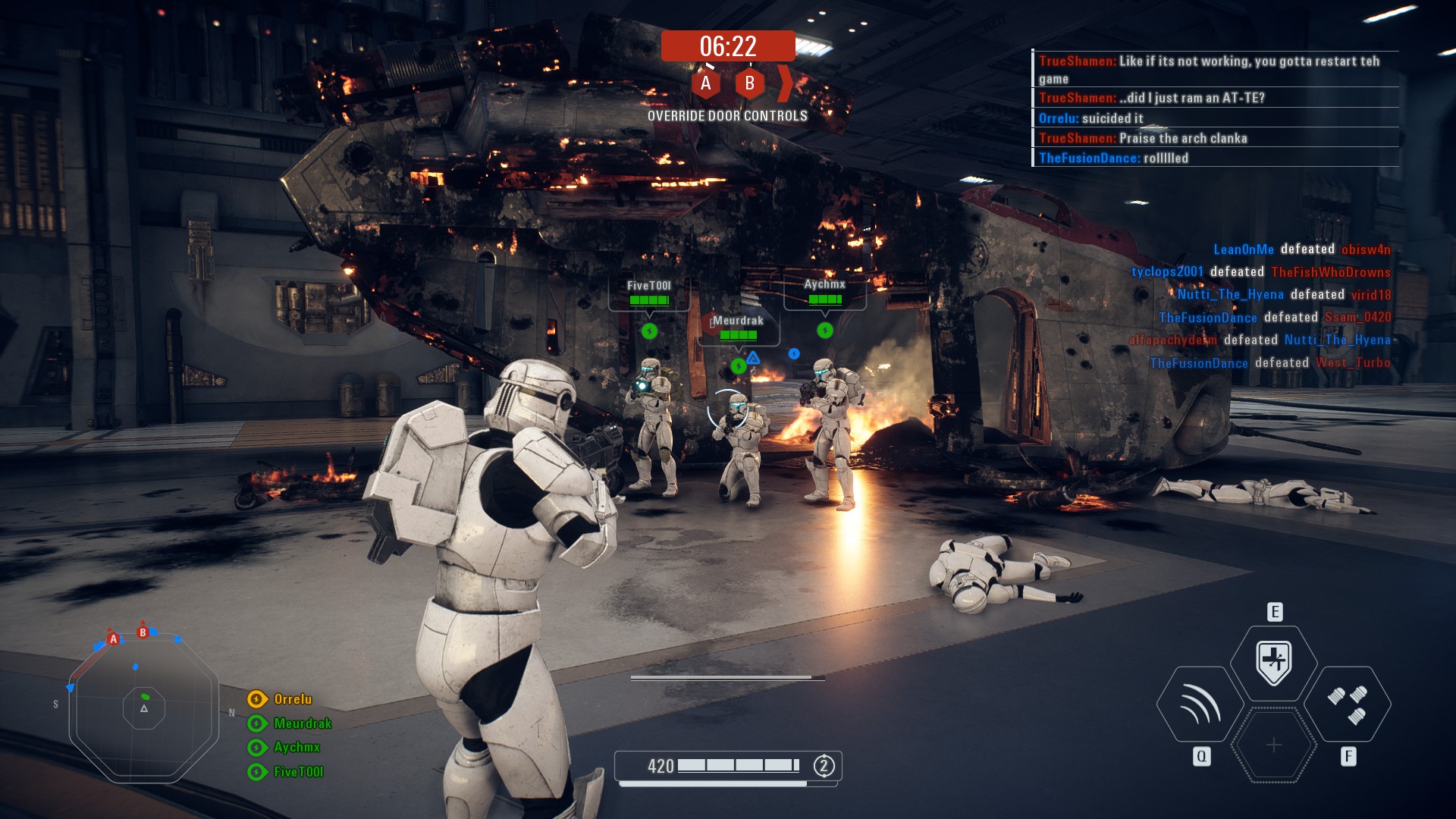Select Aychmx in the squad list

[297, 747]
